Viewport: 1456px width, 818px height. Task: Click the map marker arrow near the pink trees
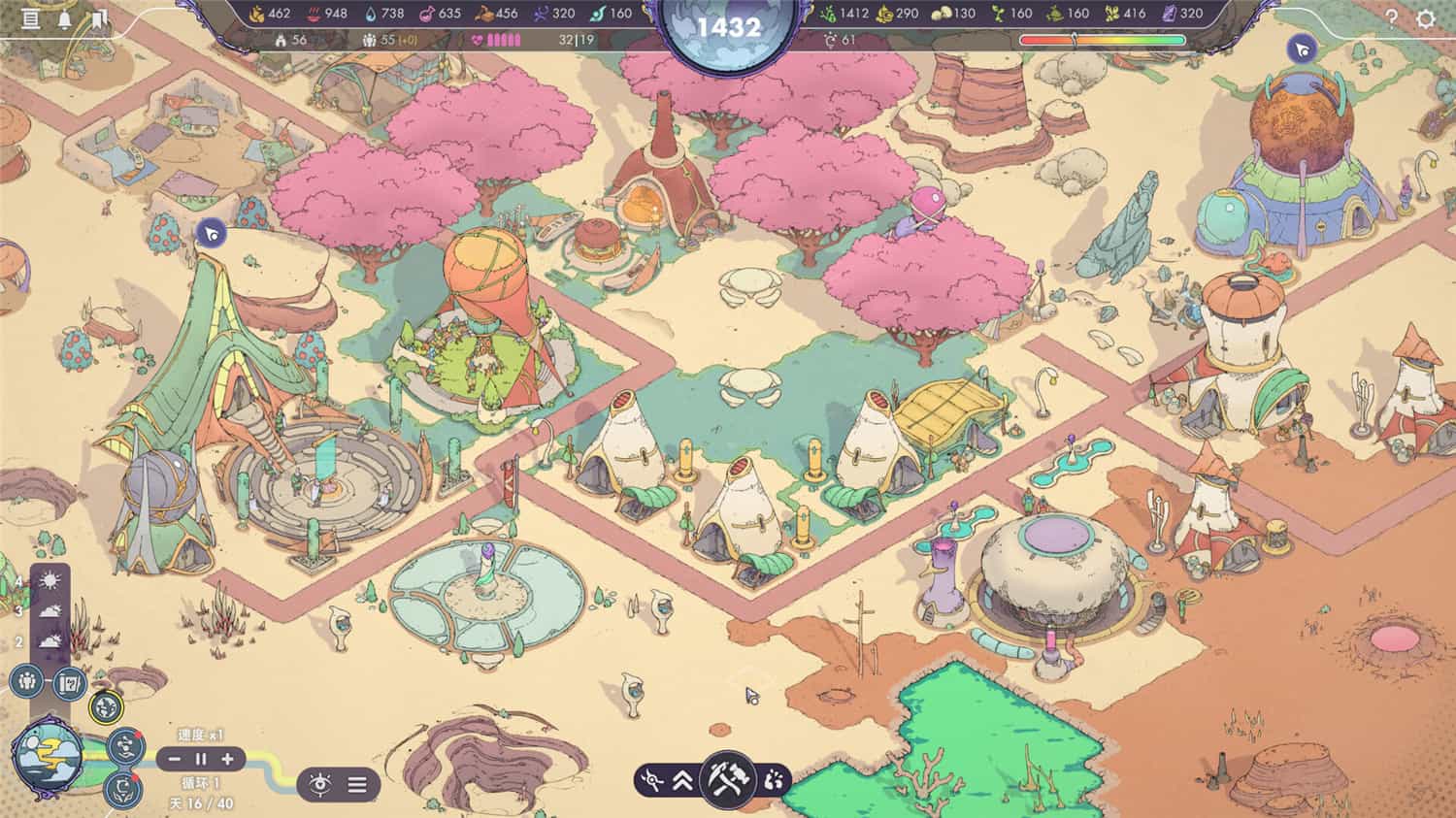coord(209,233)
